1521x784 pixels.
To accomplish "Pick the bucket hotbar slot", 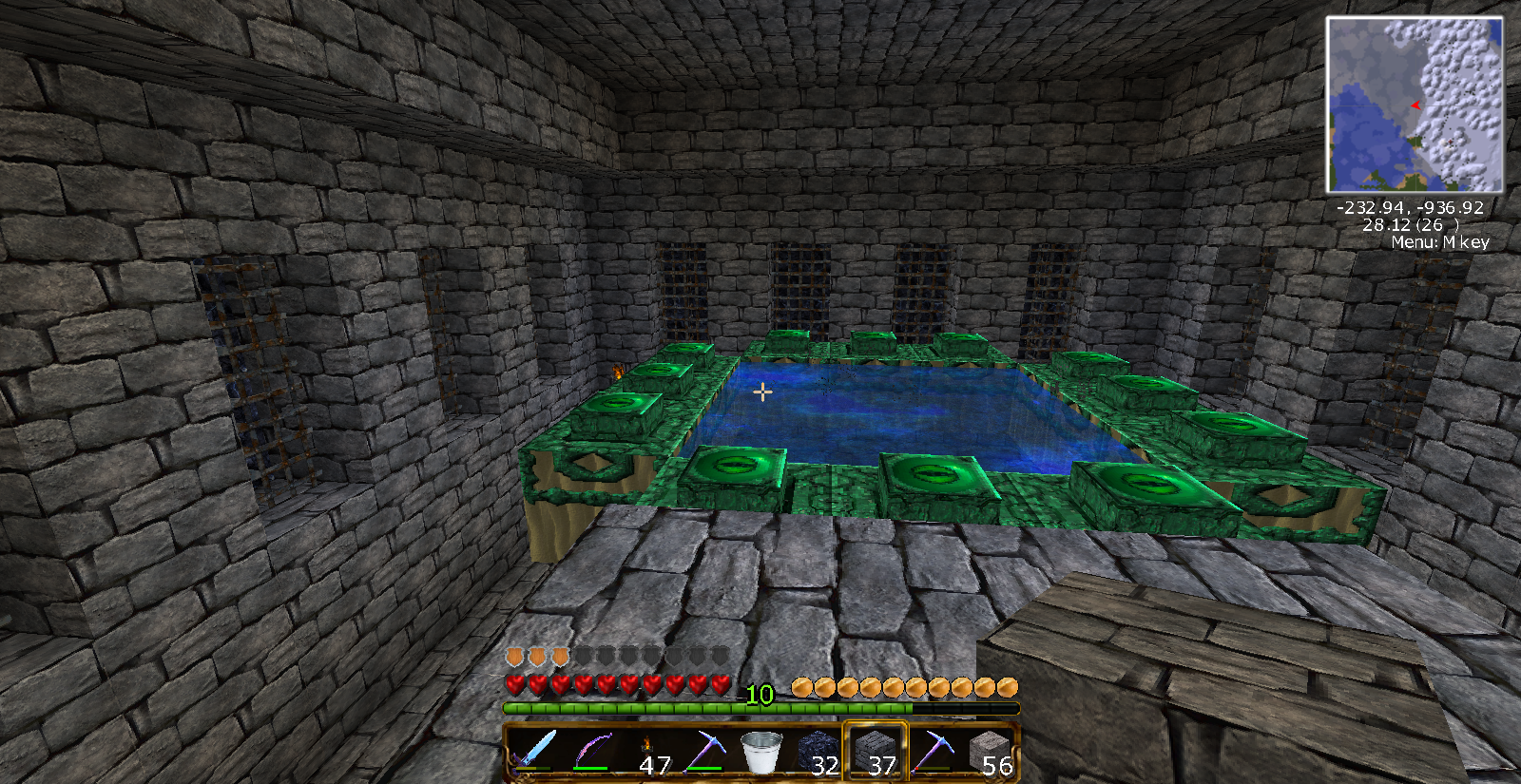I will [x=761, y=751].
